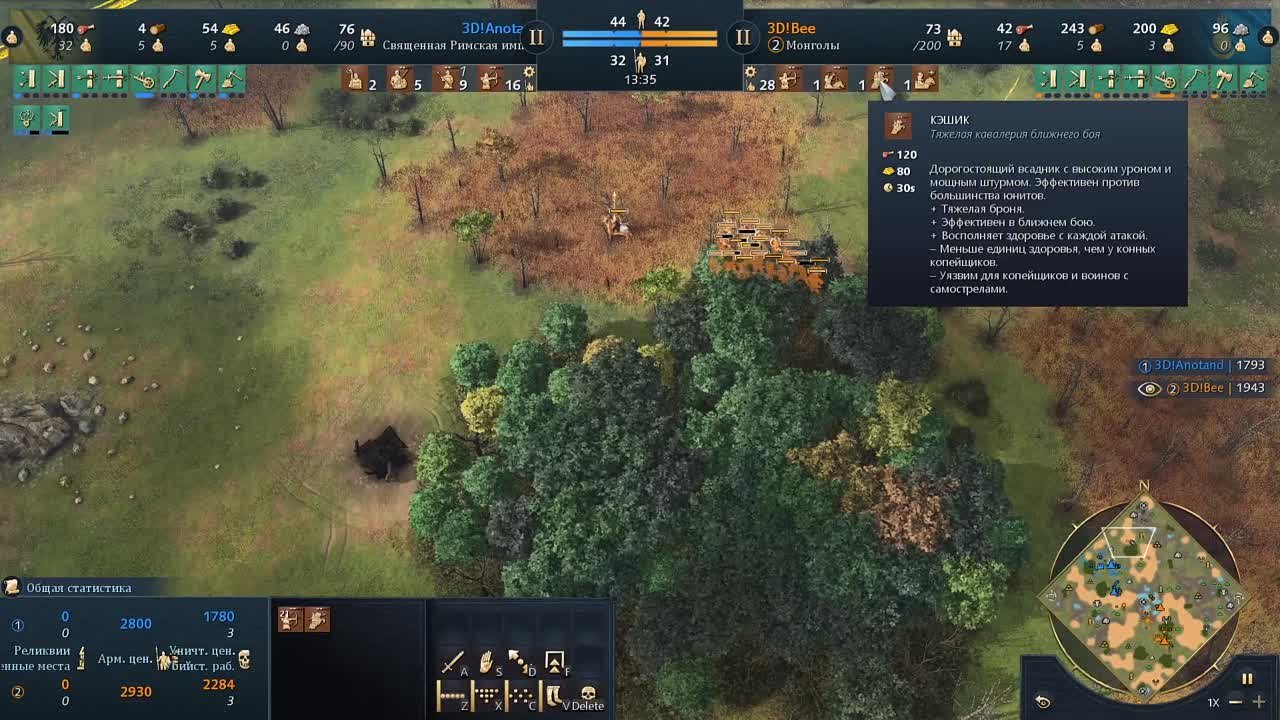Click the Mongol unit icon showing 28

[788, 79]
